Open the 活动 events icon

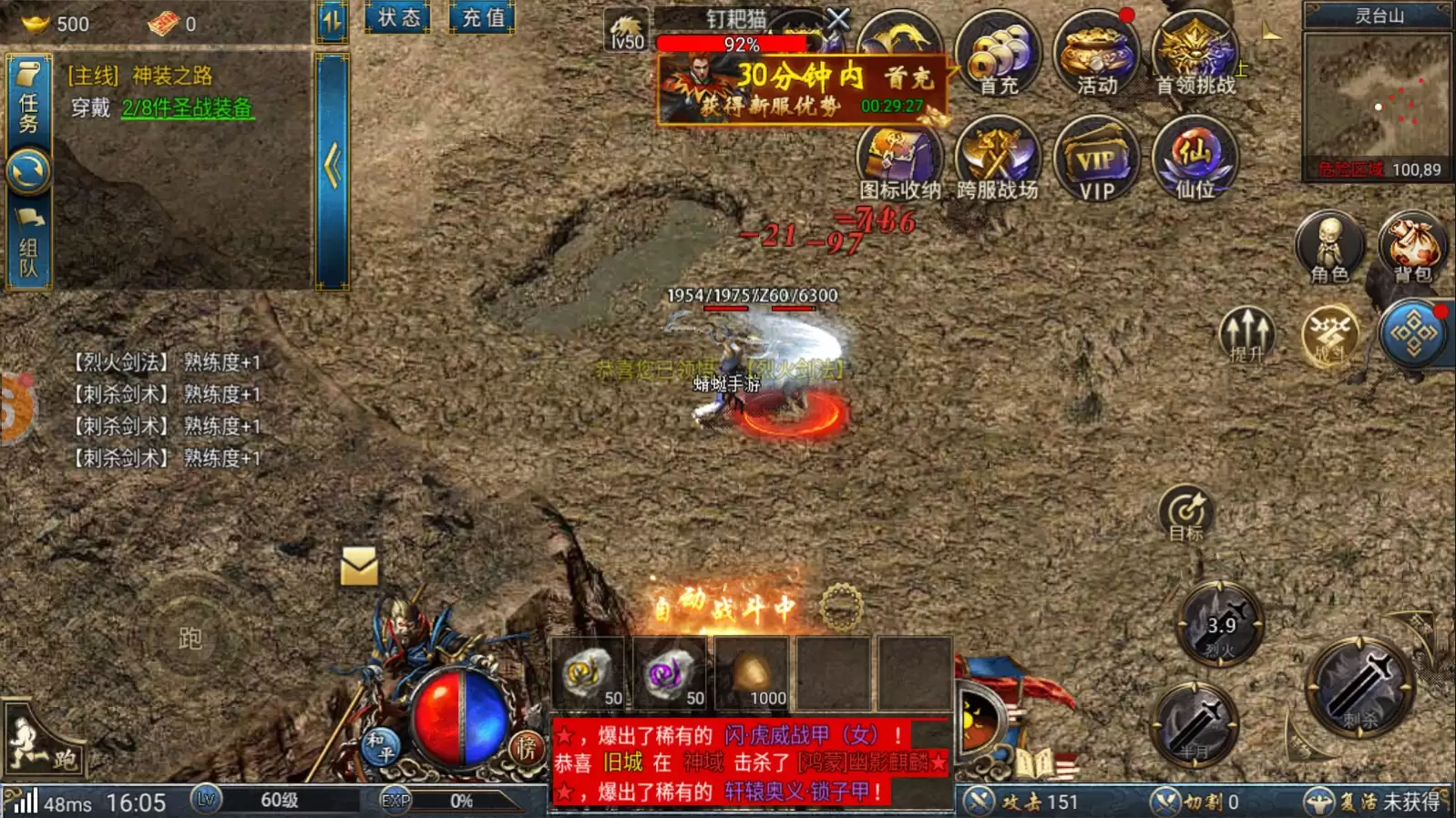point(1096,55)
